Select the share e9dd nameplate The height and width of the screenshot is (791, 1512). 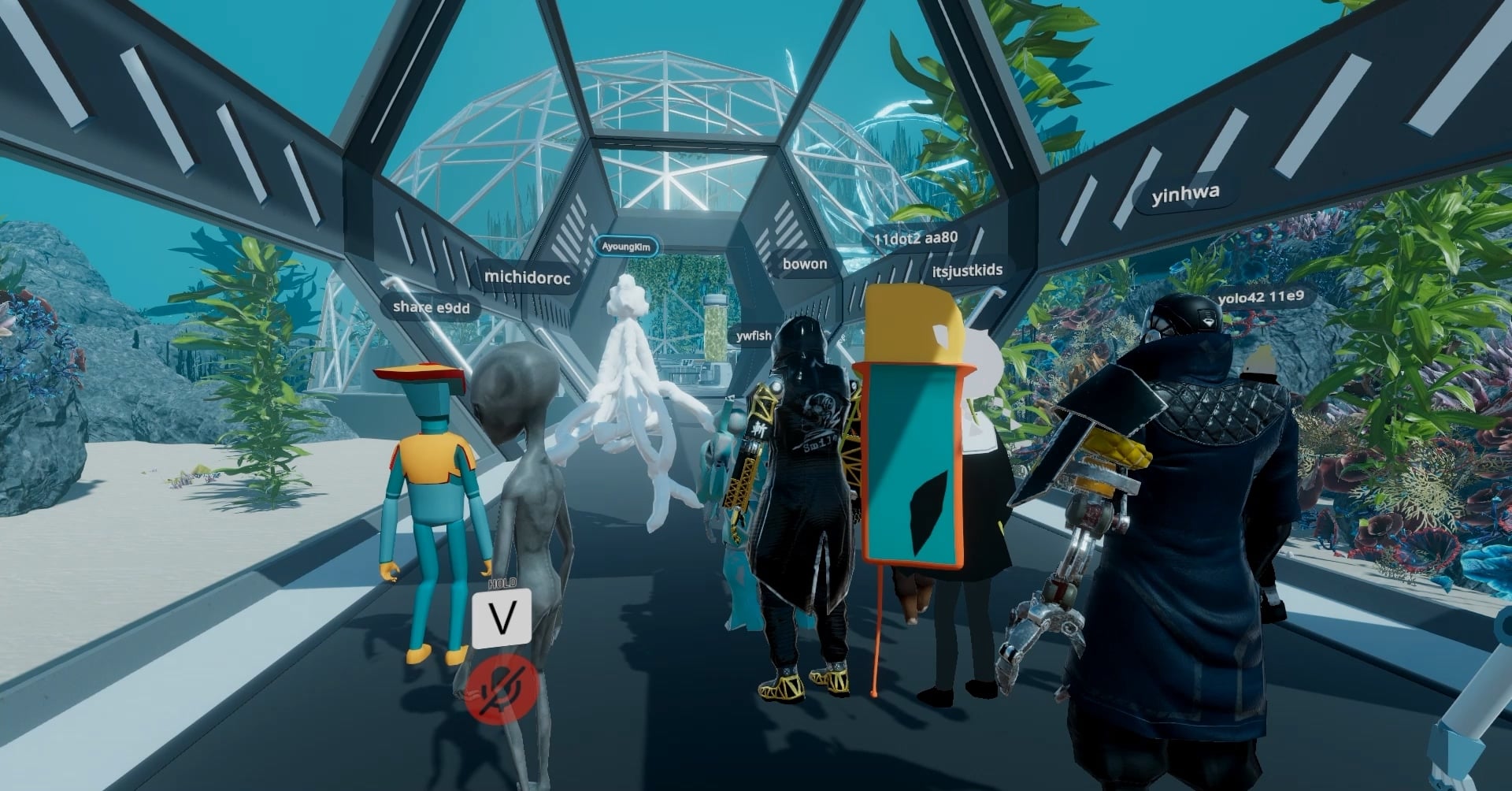pyautogui.click(x=431, y=307)
